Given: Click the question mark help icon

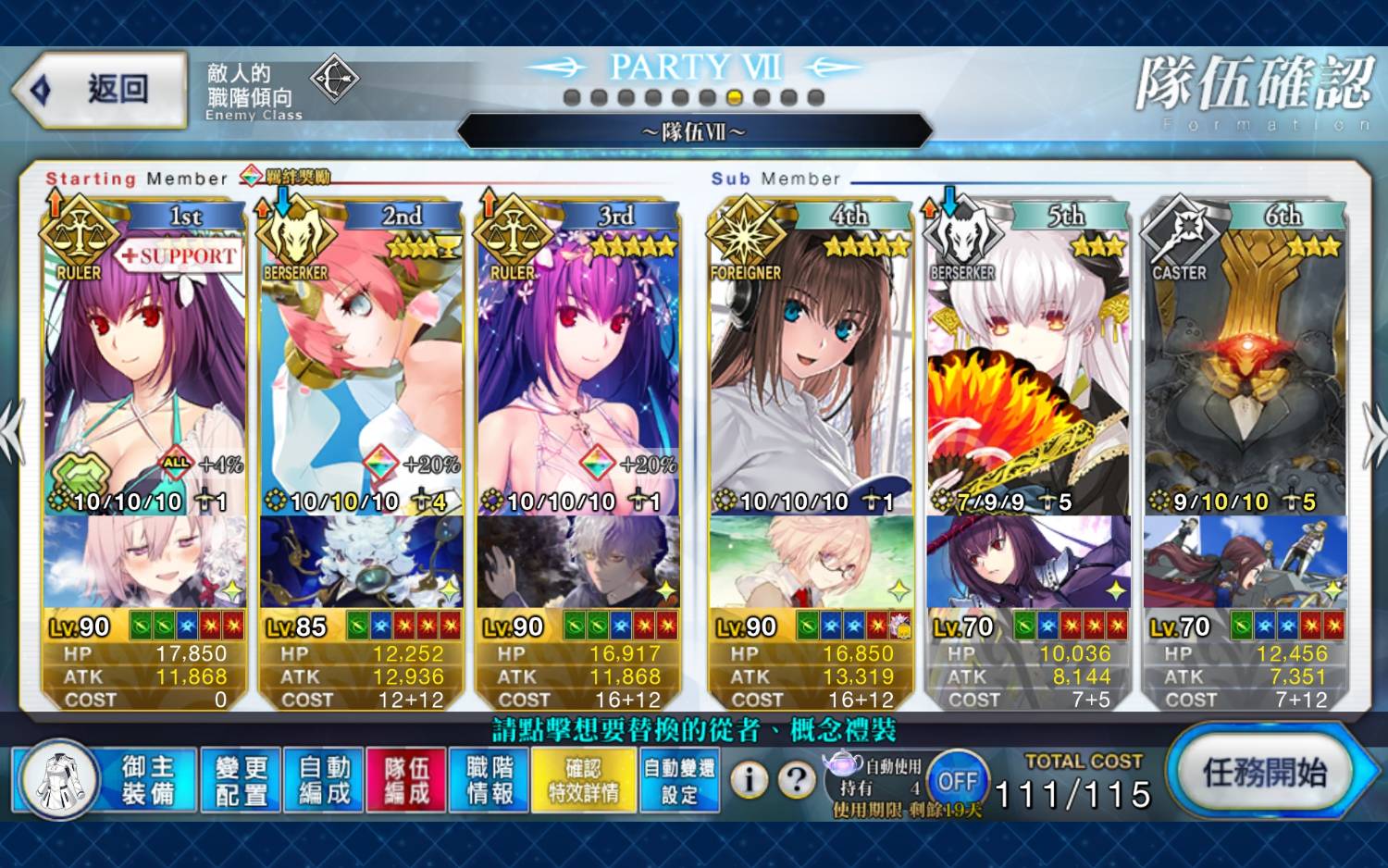Looking at the screenshot, I should pyautogui.click(x=796, y=780).
